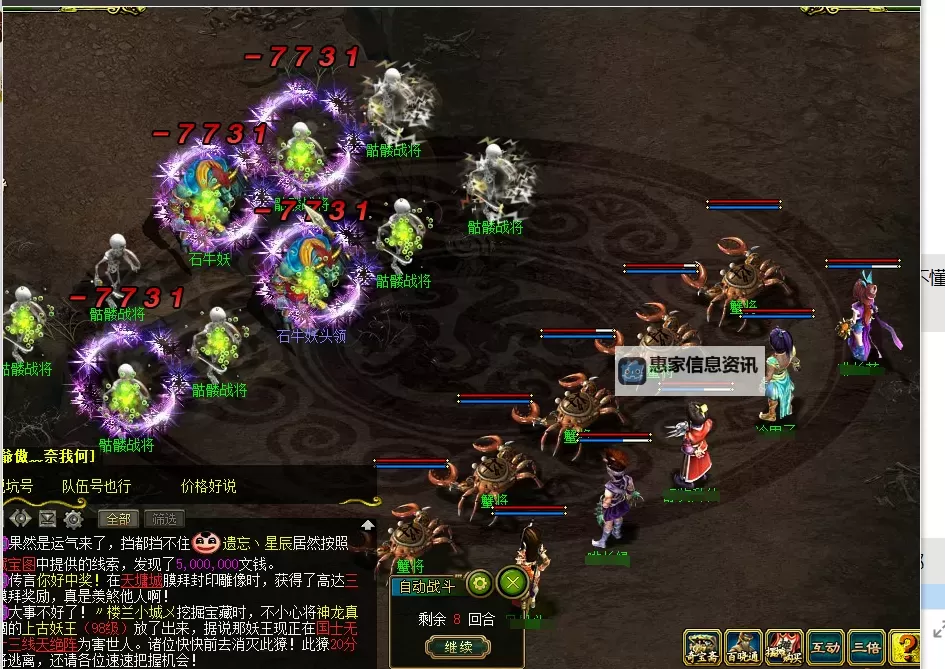The image size is (945, 669).
Task: Activate the 三倍 triple bonus button
Action: click(866, 648)
